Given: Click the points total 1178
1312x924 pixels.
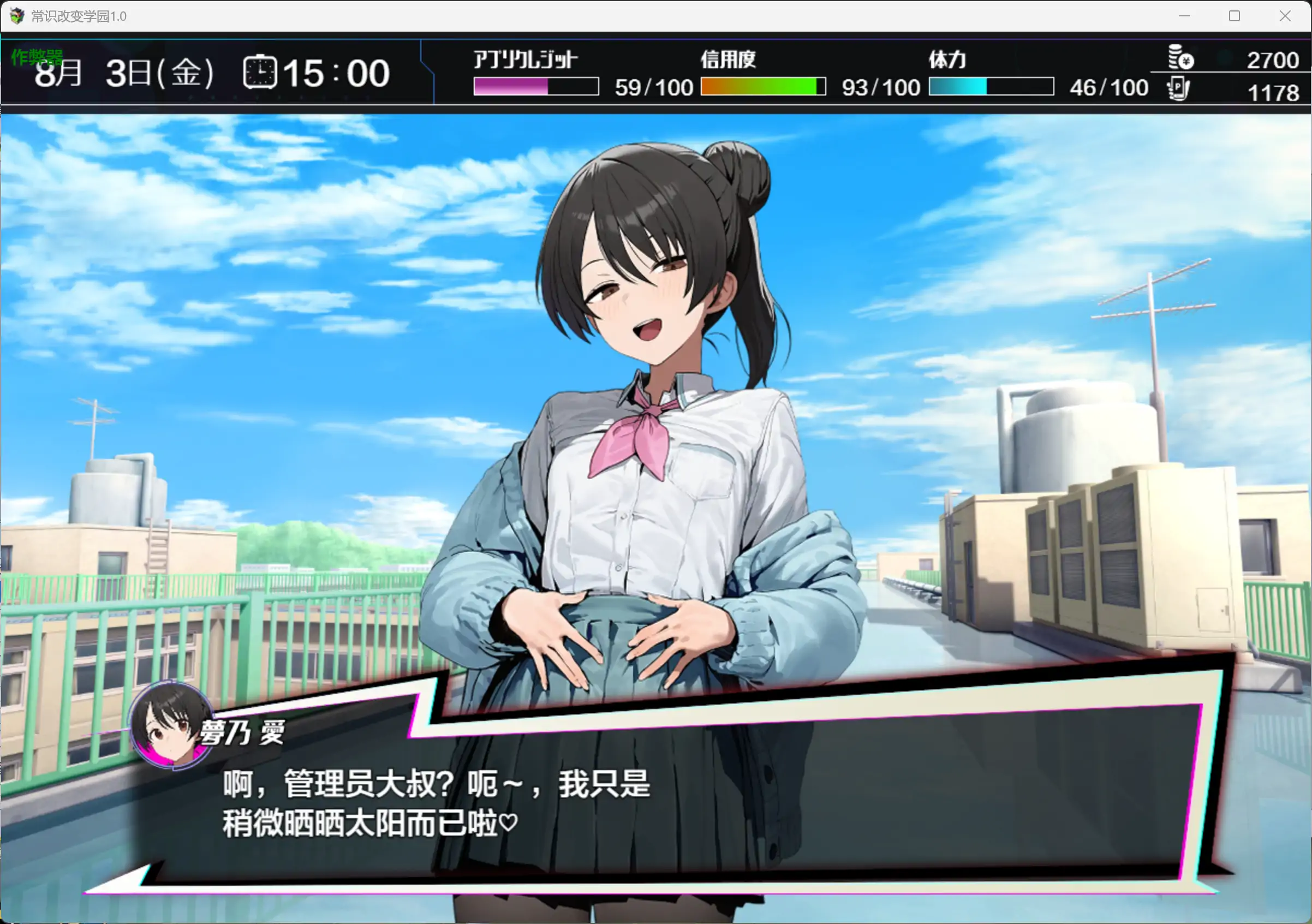Looking at the screenshot, I should coord(1273,92).
